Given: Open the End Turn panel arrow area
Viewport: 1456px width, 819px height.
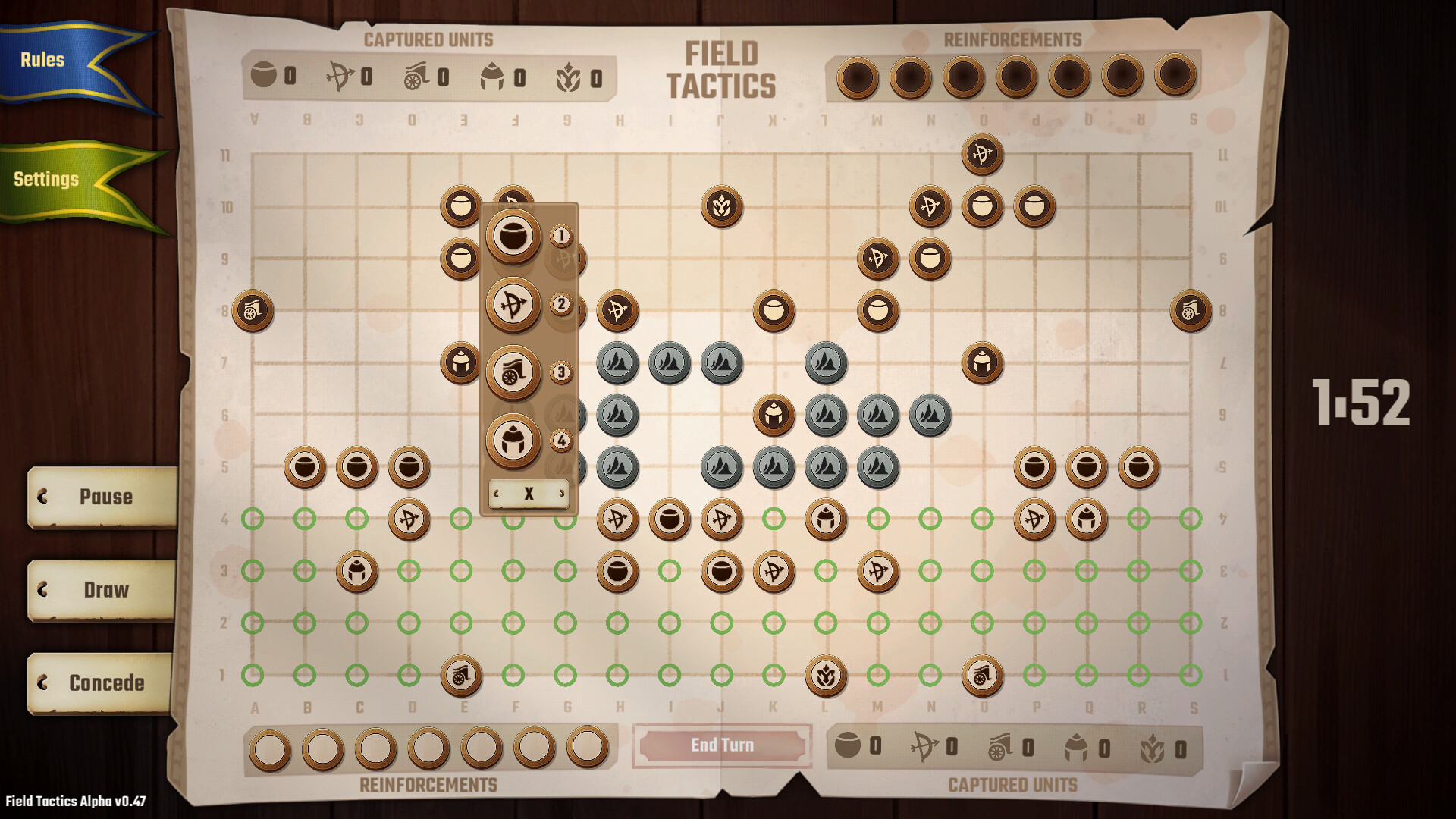Looking at the screenshot, I should (721, 745).
